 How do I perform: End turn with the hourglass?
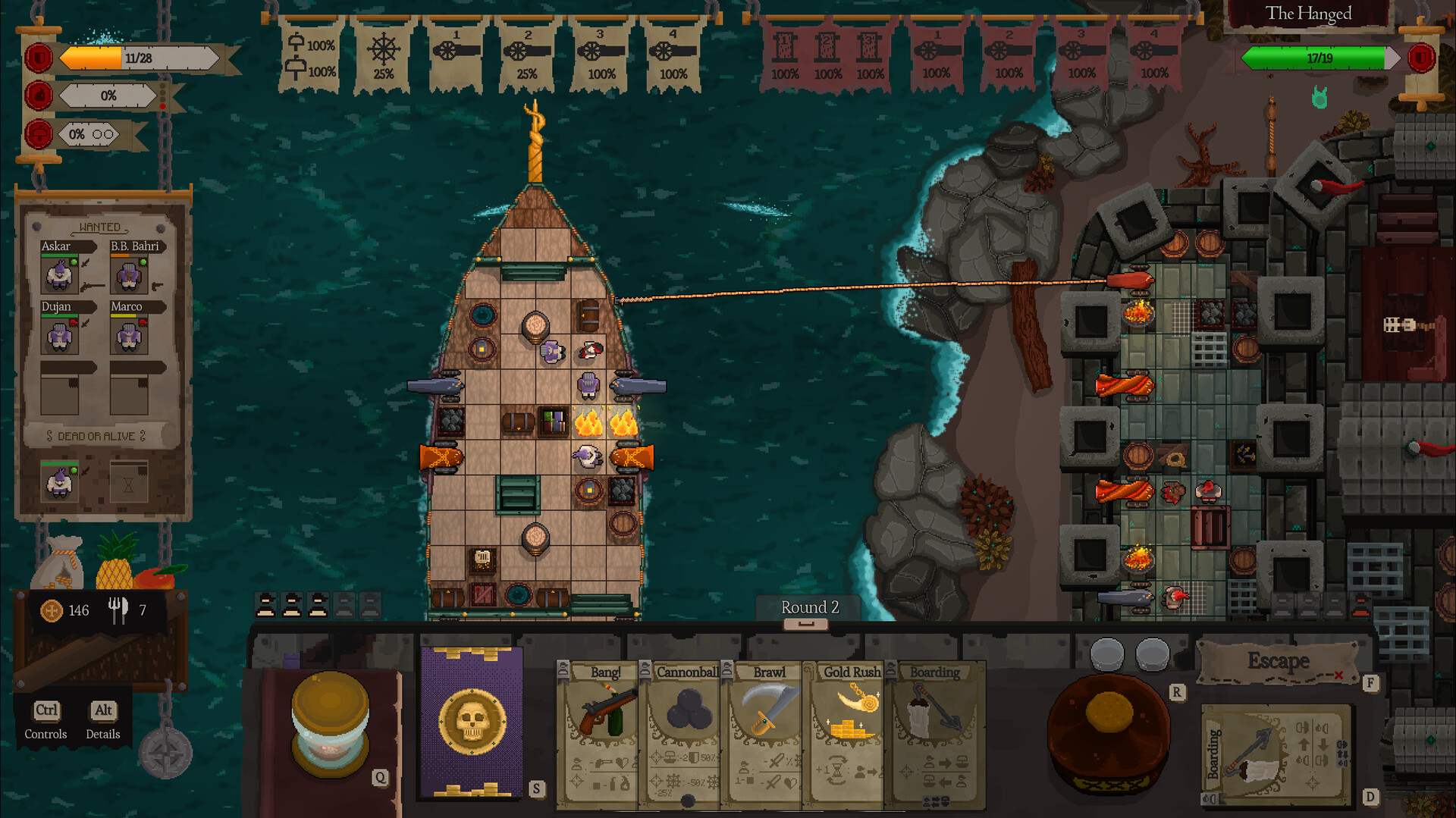331,723
